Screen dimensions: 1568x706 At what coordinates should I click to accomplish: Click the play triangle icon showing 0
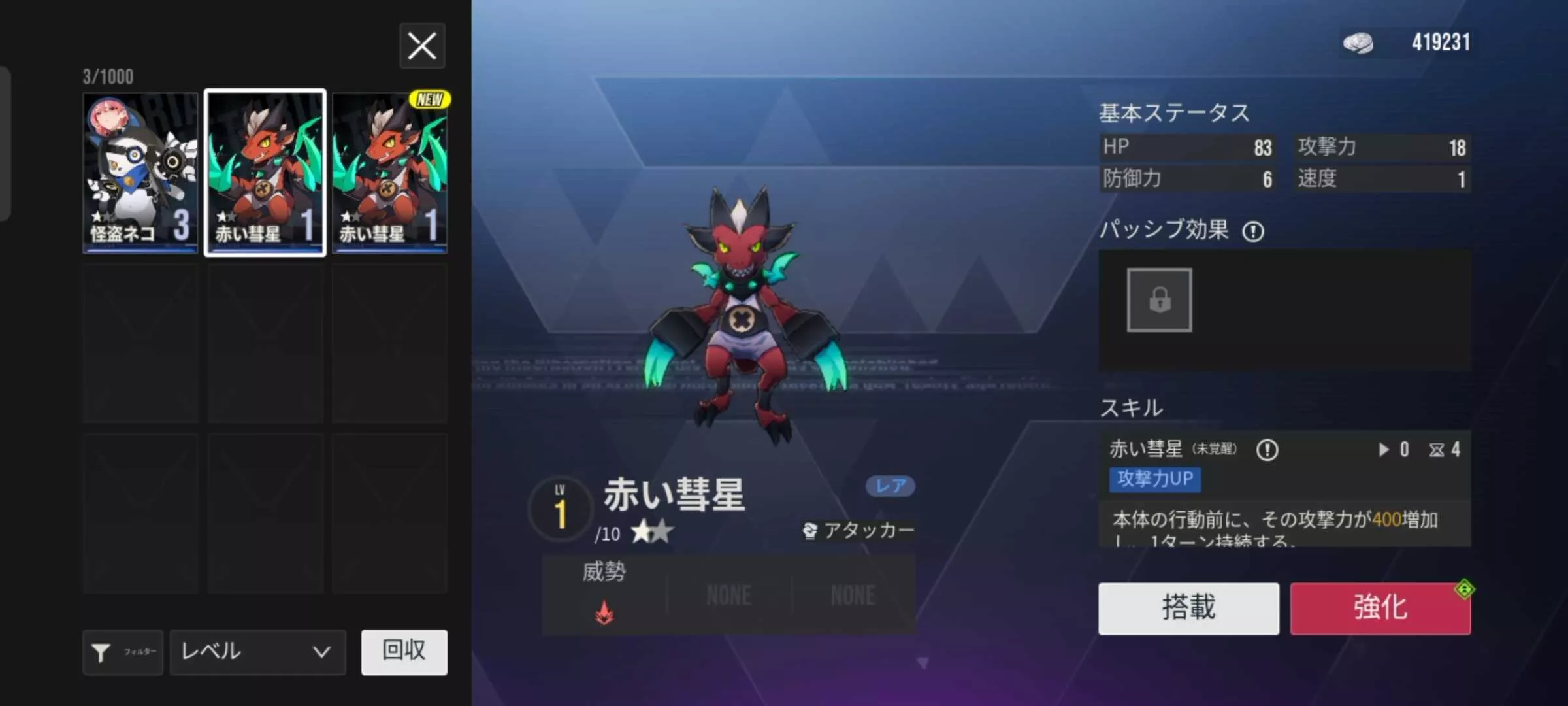[1382, 450]
